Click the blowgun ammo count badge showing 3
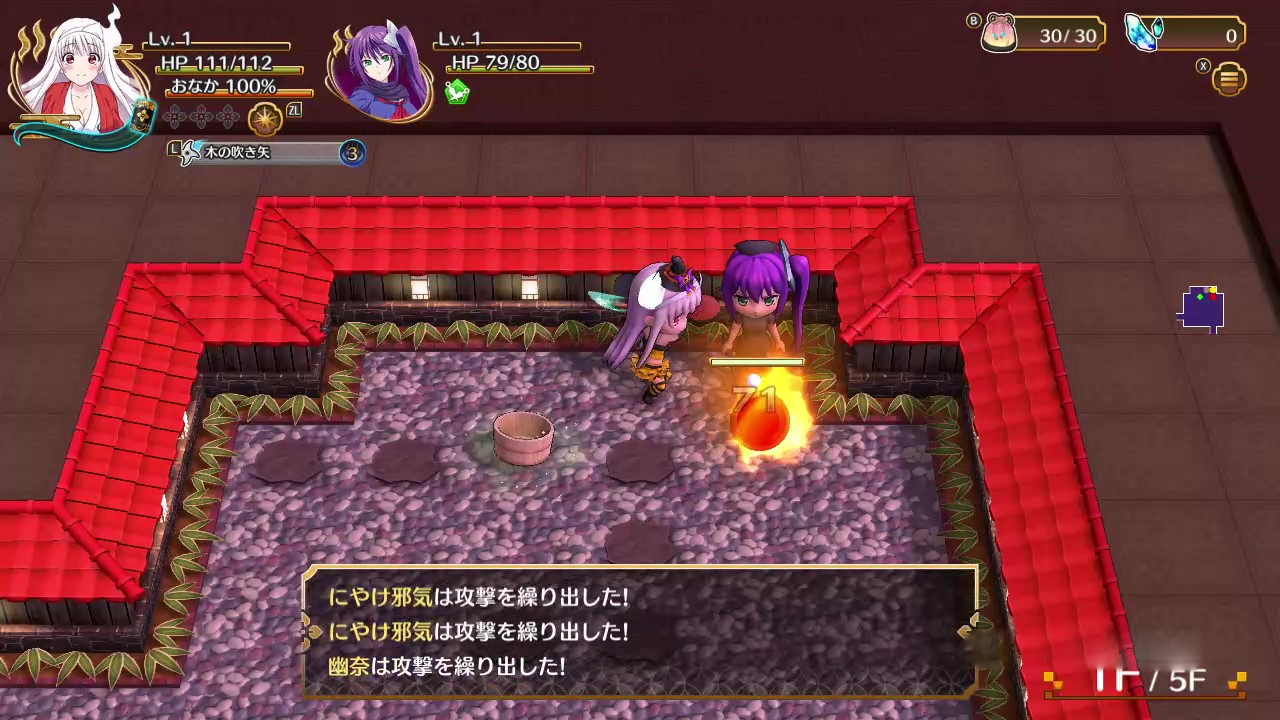 click(x=352, y=152)
